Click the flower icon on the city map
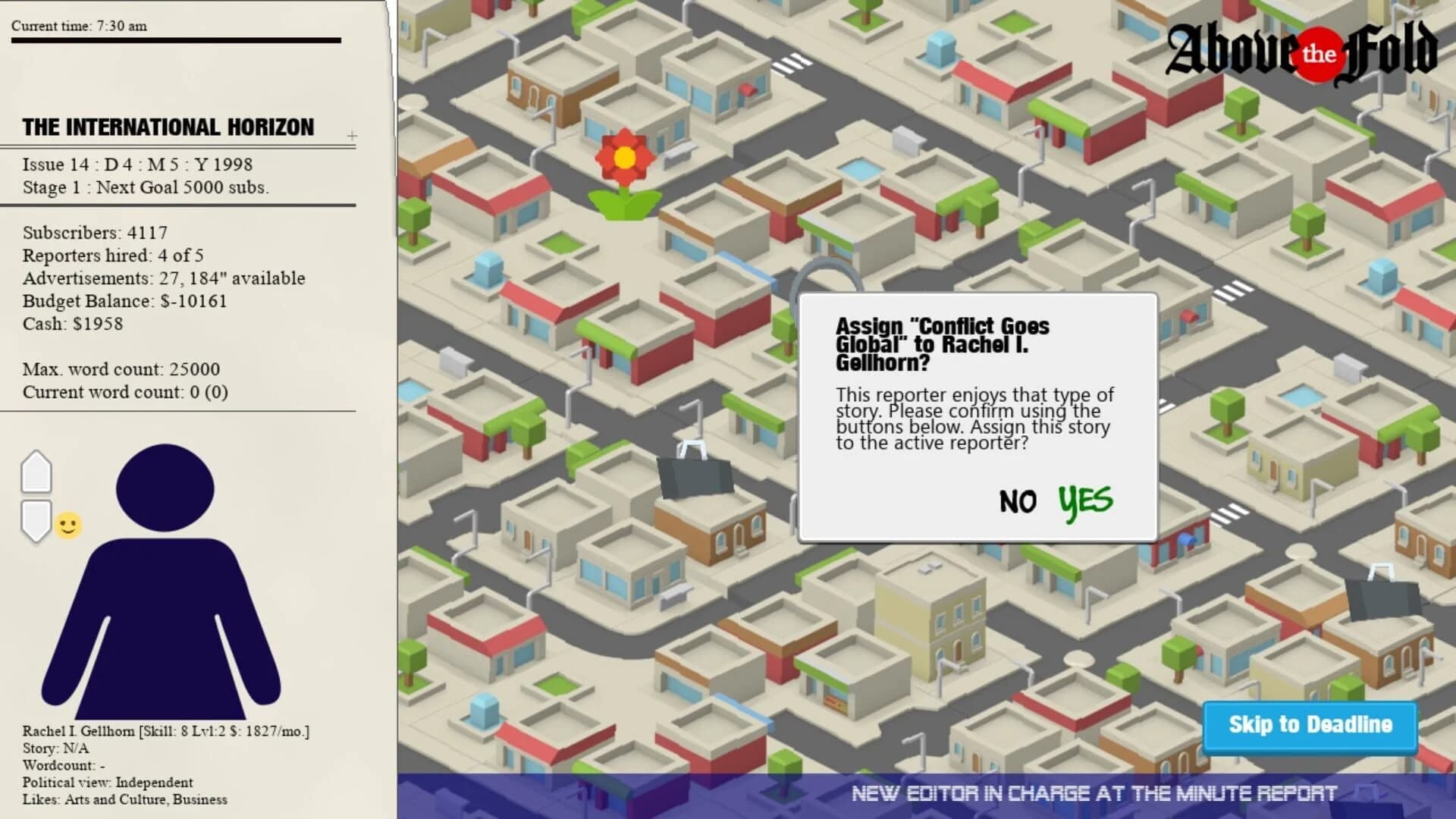The width and height of the screenshot is (1456, 819). (623, 157)
